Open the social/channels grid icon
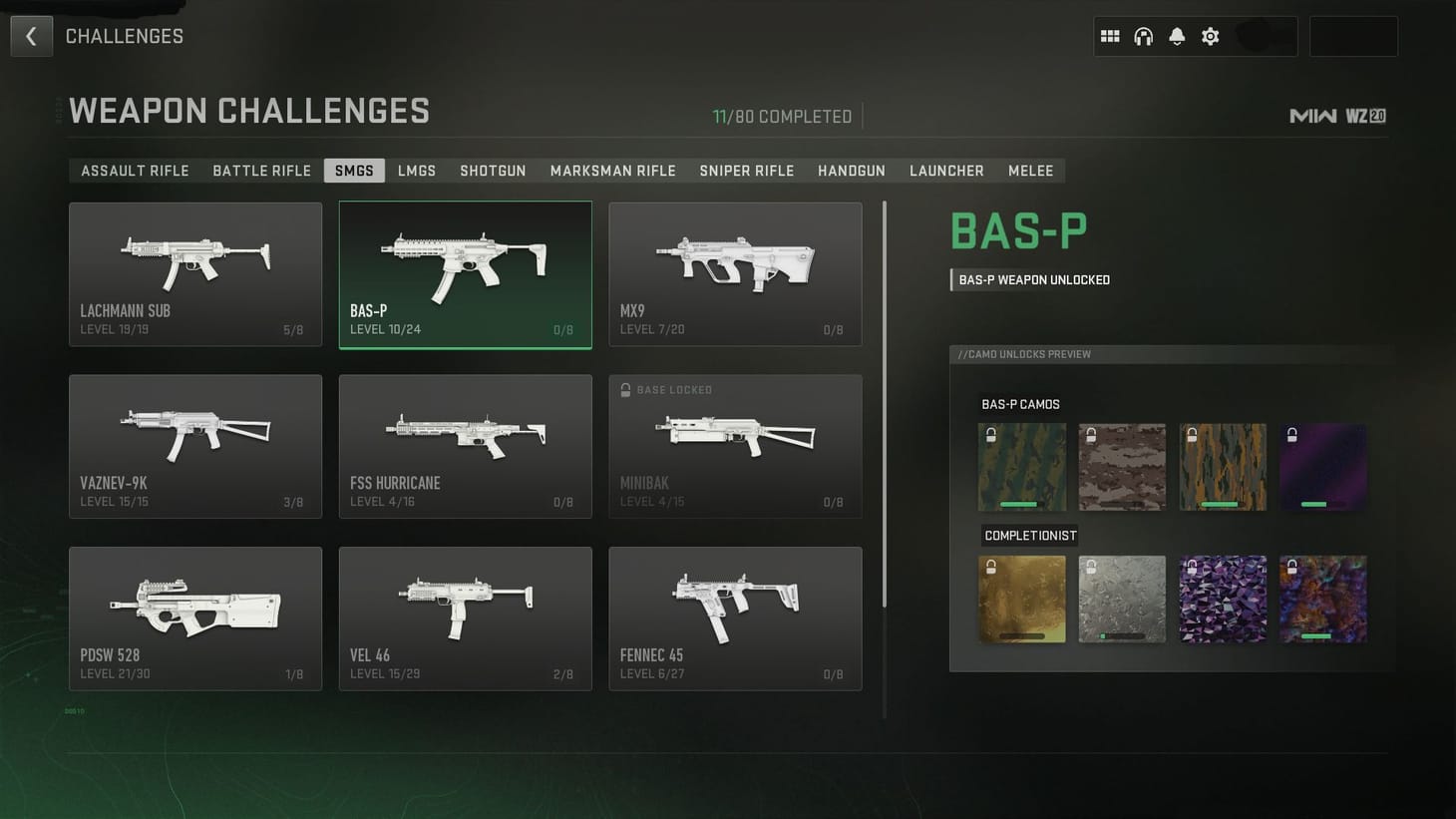The width and height of the screenshot is (1456, 819). [x=1109, y=36]
